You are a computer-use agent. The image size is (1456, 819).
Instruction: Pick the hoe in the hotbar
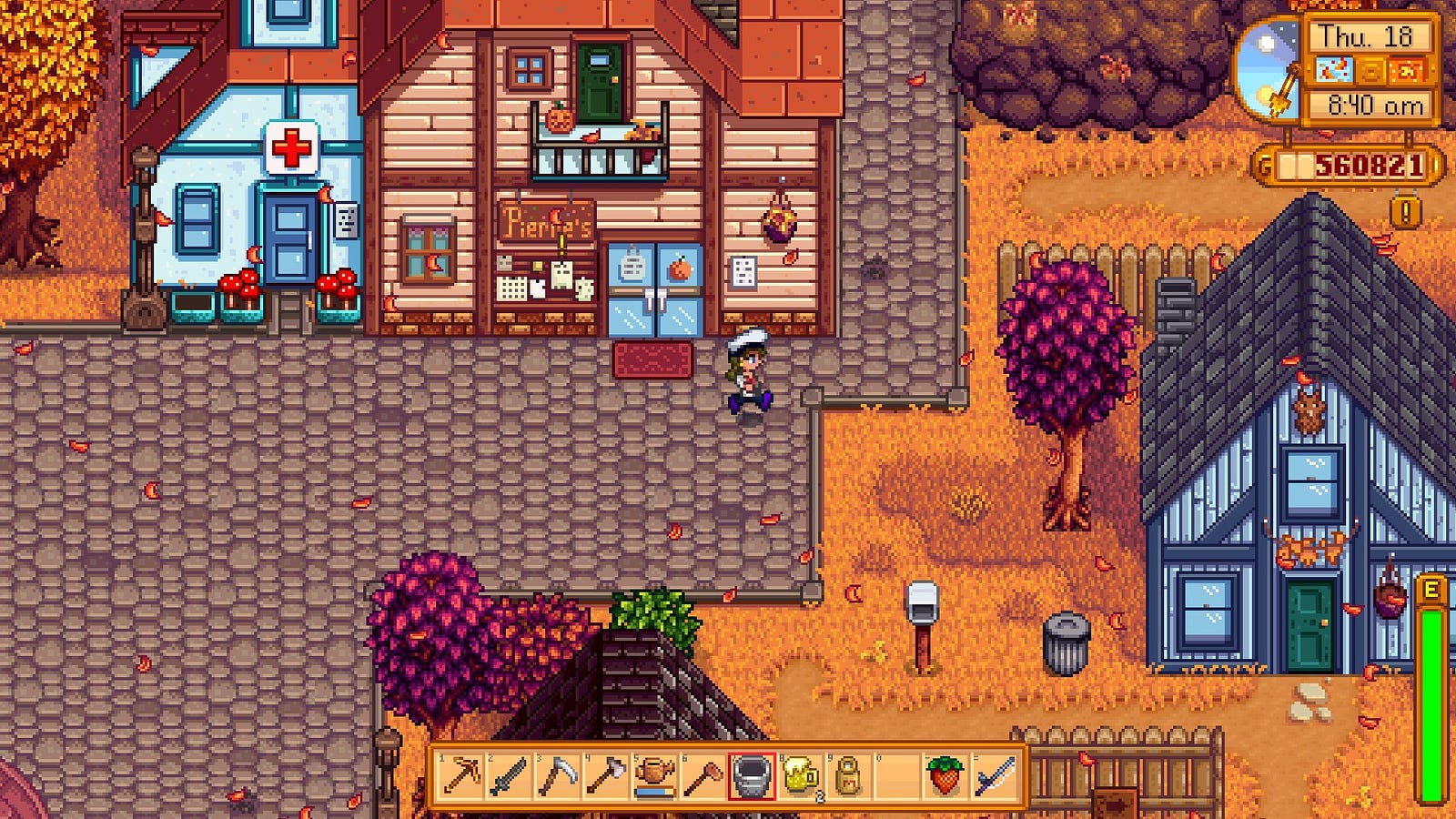pos(703,776)
